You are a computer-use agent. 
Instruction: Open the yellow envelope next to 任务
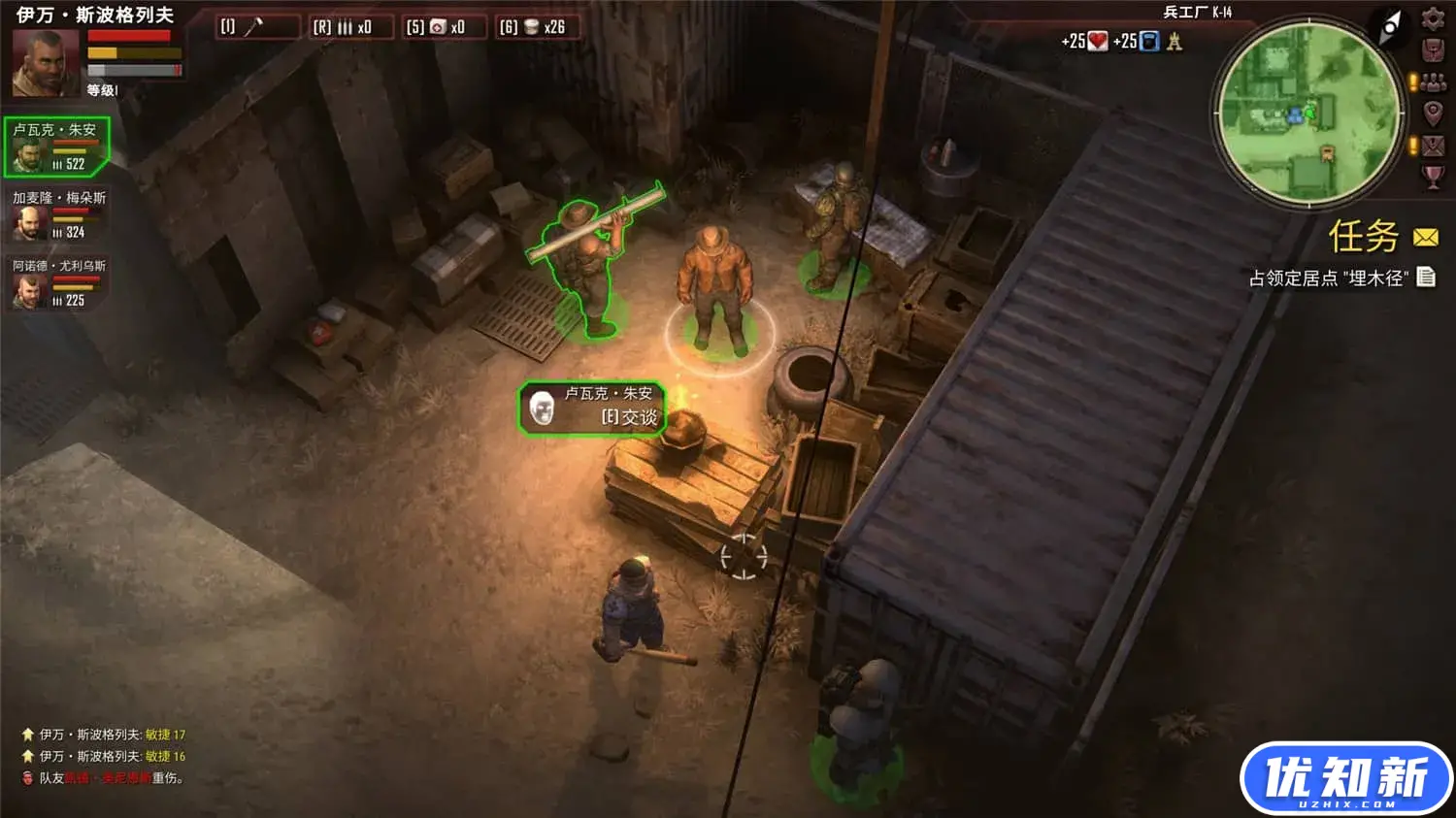(1425, 238)
